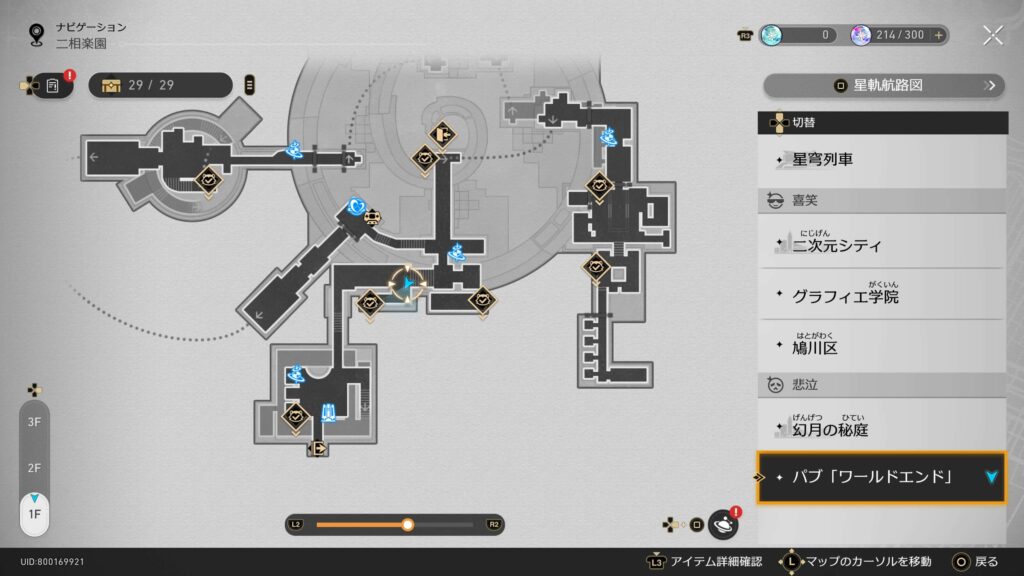Image resolution: width=1024 pixels, height=576 pixels.
Task: Adjust the map zoom slider
Action: pyautogui.click(x=407, y=524)
